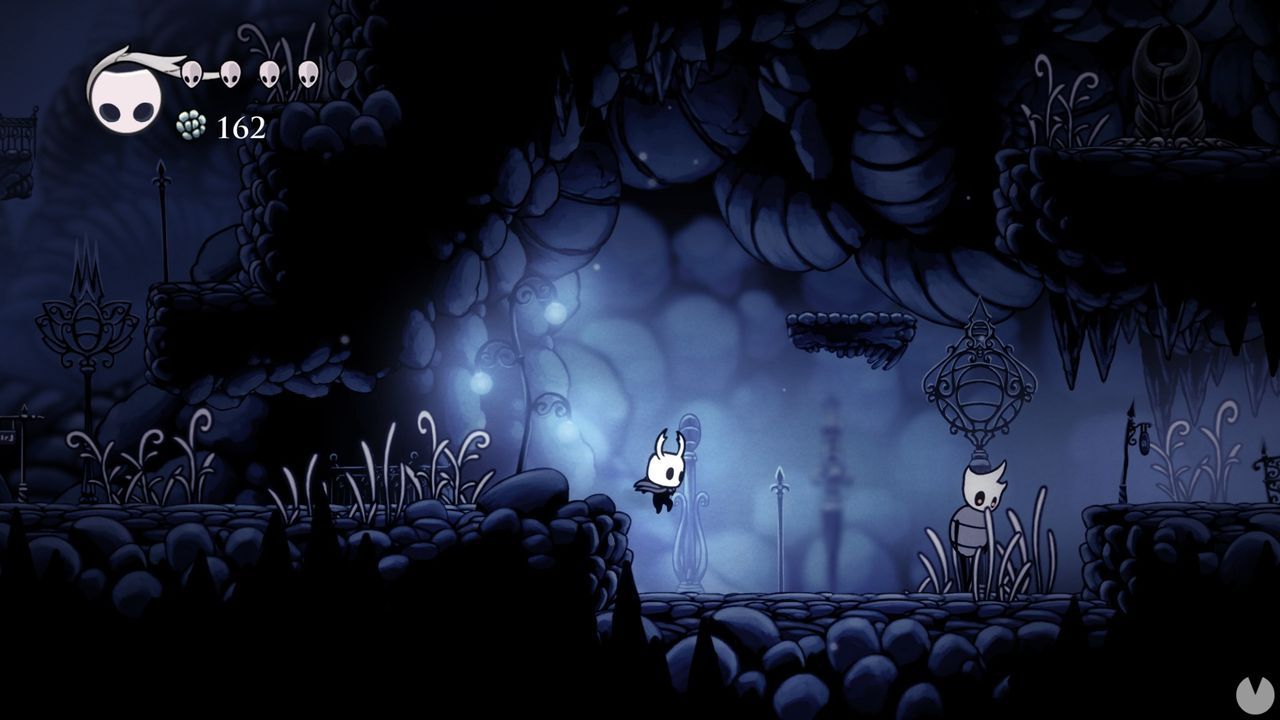The height and width of the screenshot is (720, 1280).
Task: Click the third health mask icon
Action: 268,72
